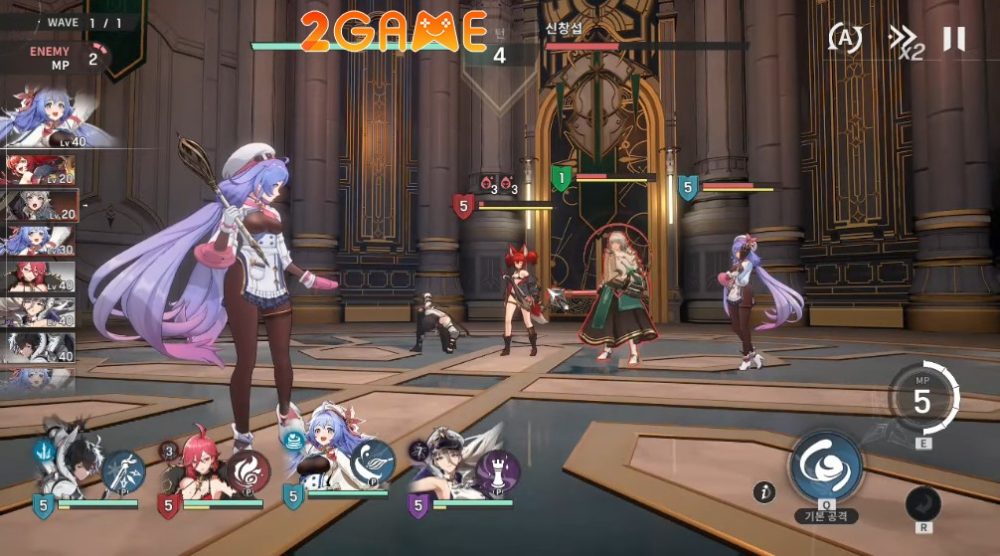
Task: Select the red-haired girl party portrait
Action: point(194,468)
